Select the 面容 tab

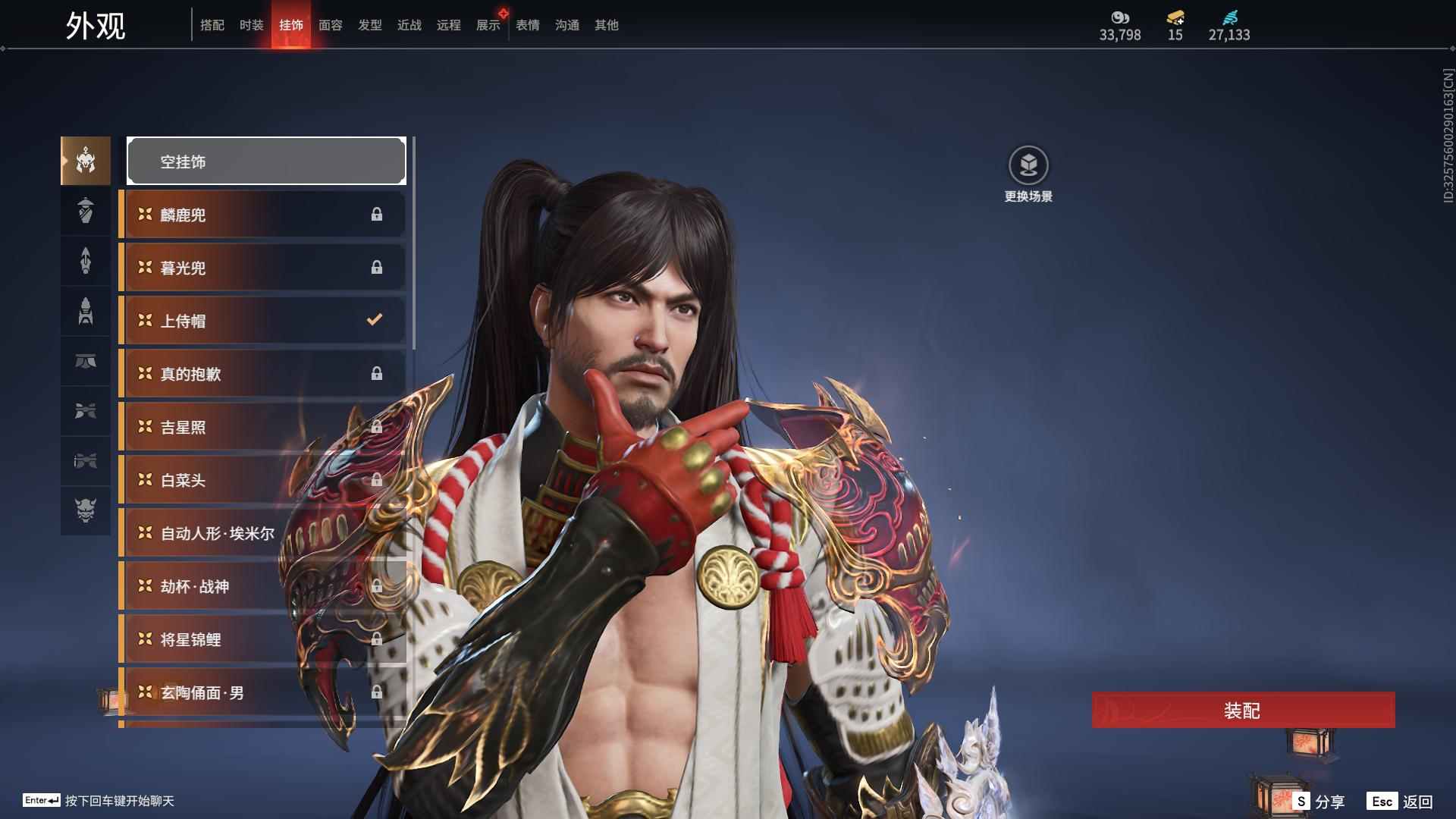331,25
